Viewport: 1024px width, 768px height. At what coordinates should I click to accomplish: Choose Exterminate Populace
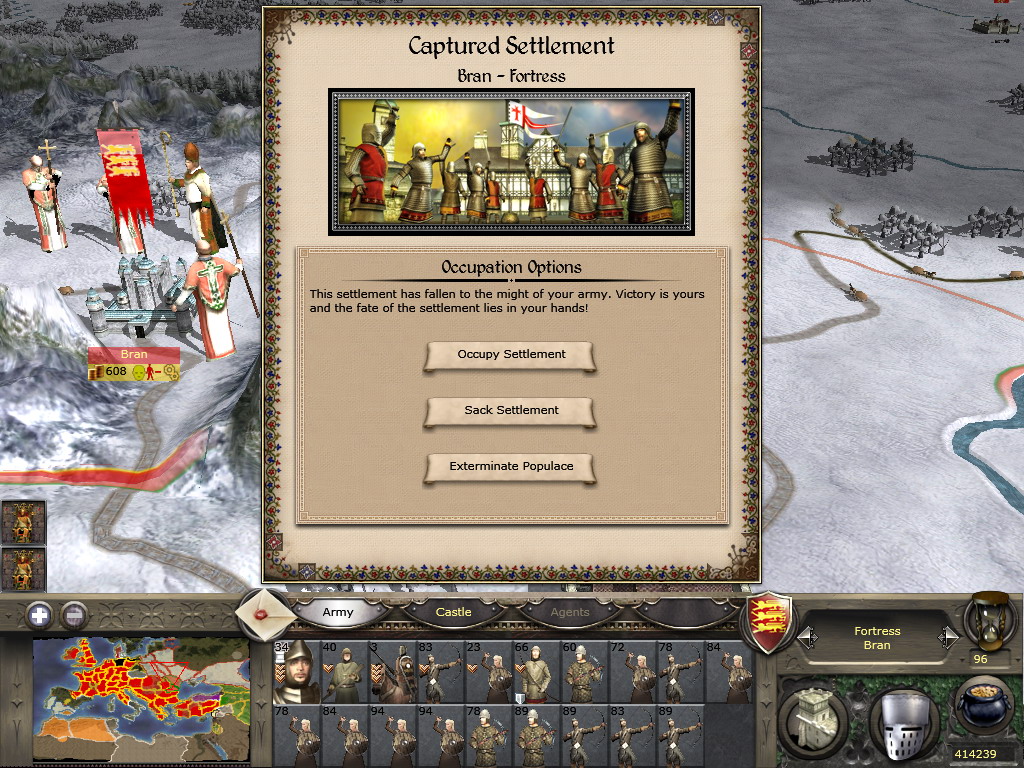tap(511, 467)
